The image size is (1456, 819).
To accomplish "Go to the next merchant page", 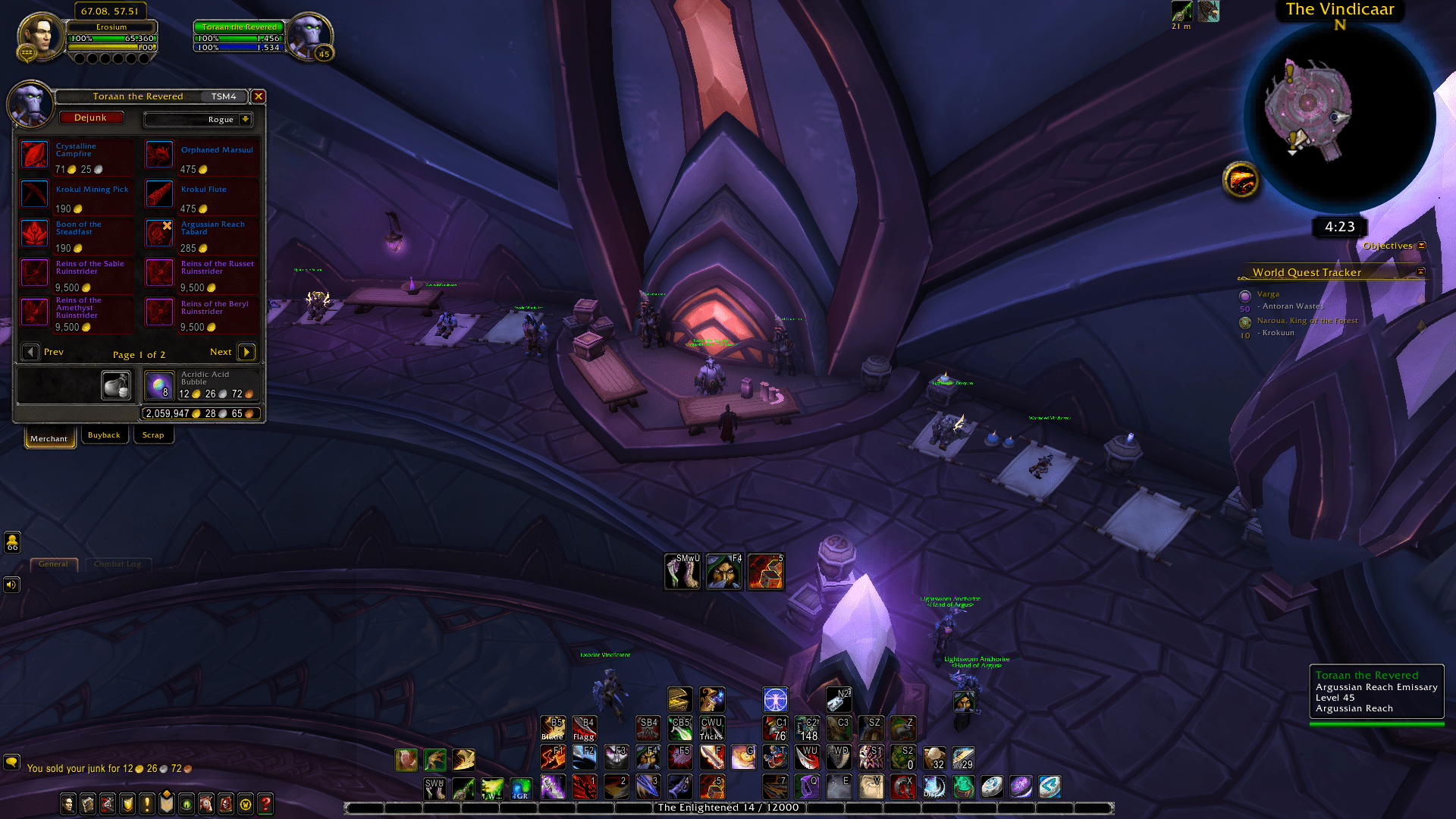I will click(246, 351).
